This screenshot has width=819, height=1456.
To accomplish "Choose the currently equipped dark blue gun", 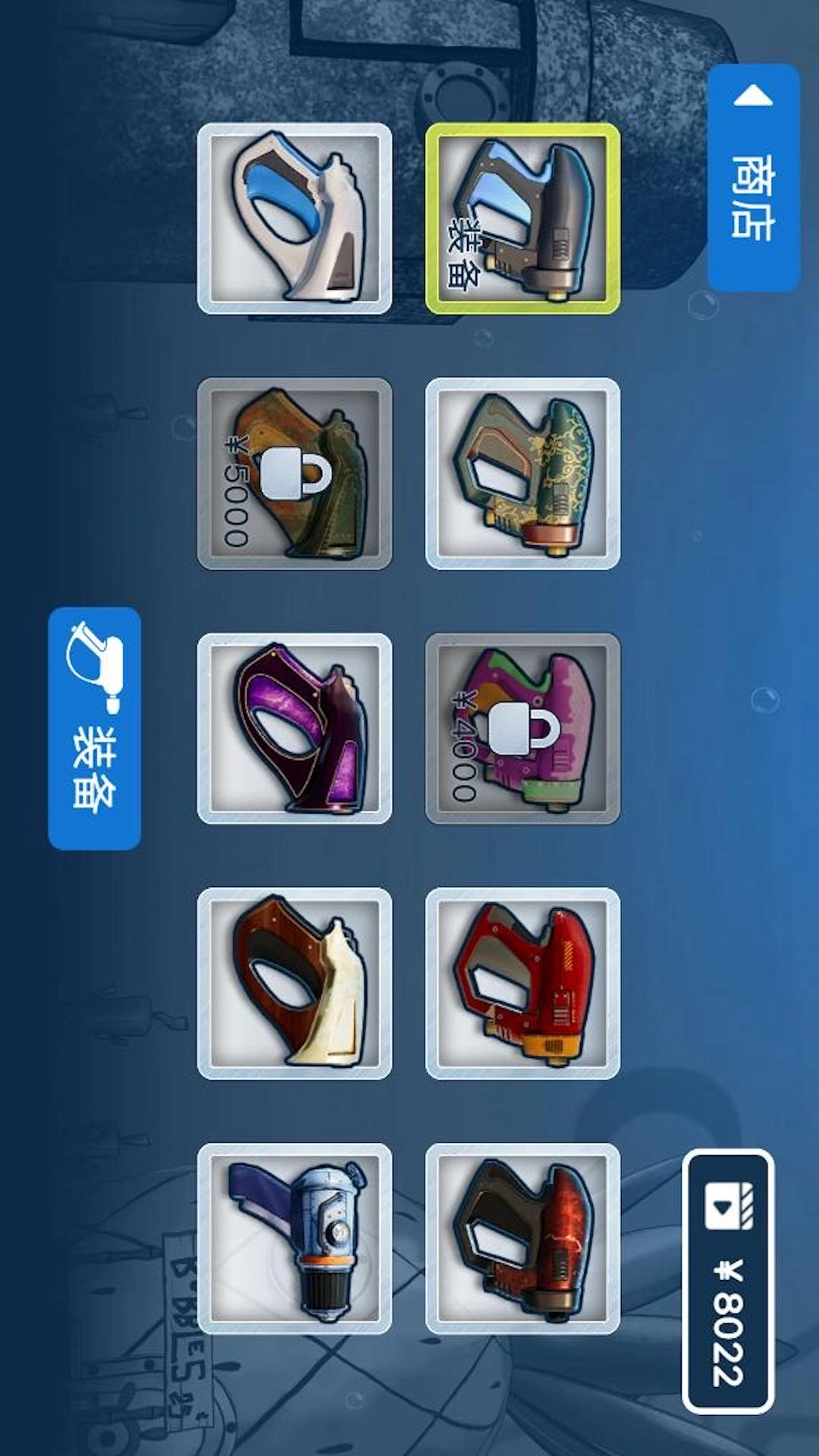I will pyautogui.click(x=522, y=218).
